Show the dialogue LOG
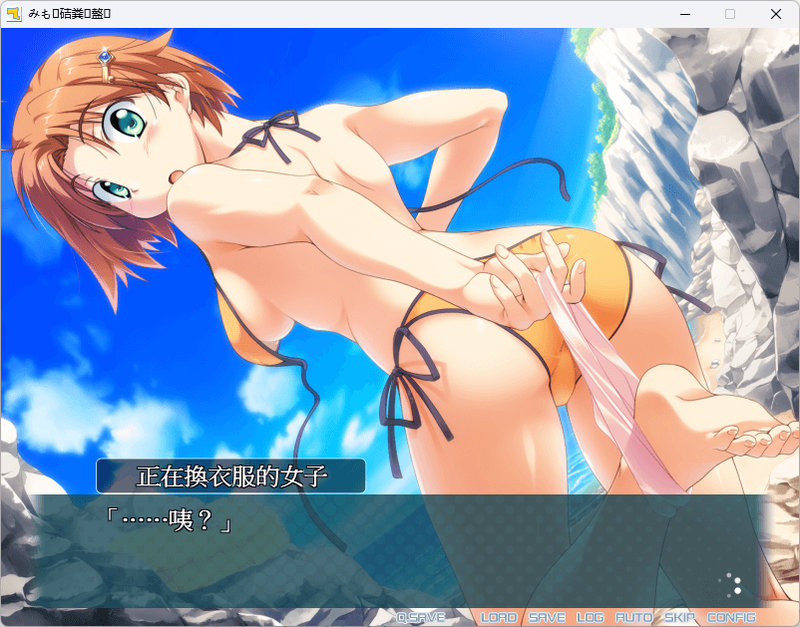Viewport: 800px width, 627px height. pyautogui.click(x=590, y=618)
